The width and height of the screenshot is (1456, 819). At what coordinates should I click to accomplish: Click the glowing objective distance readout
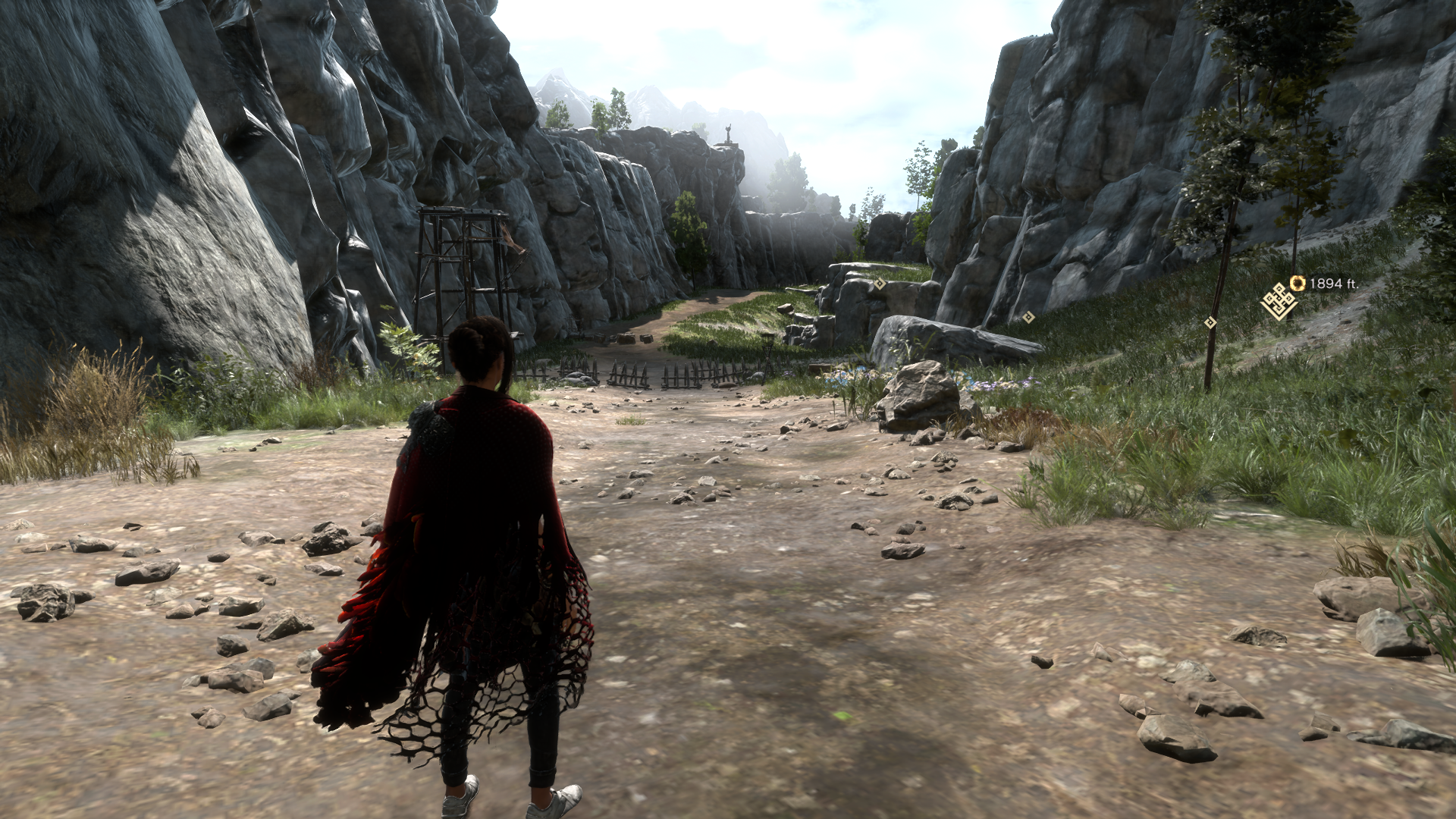click(1333, 283)
